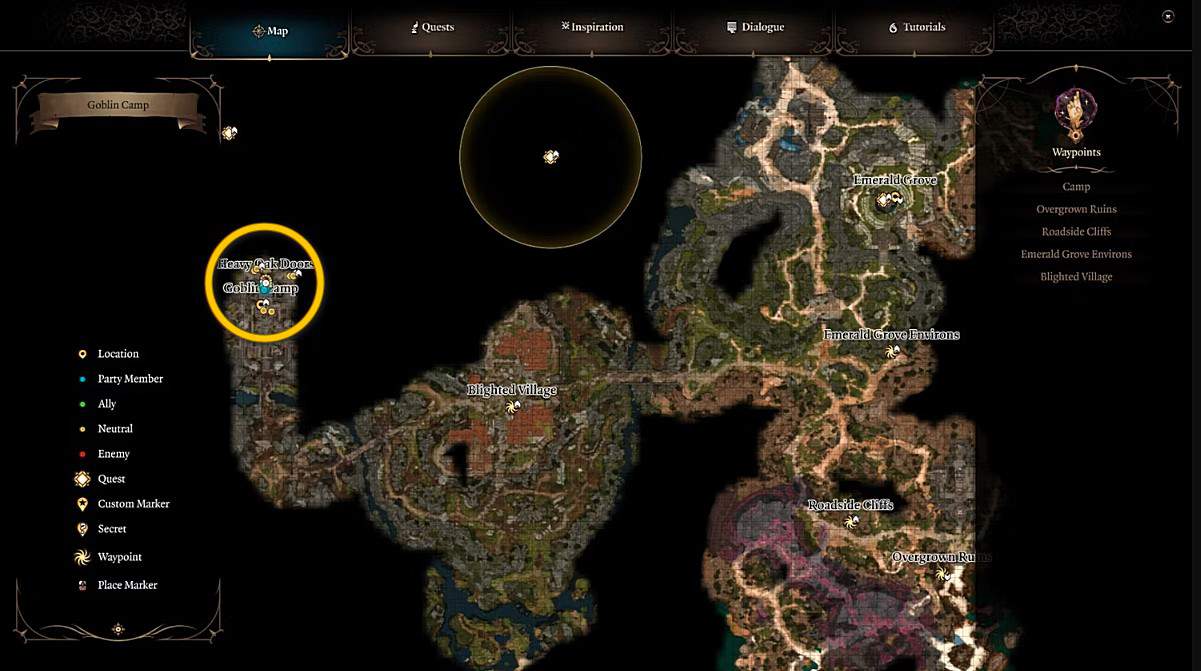Show the Dialogue tab
Image resolution: width=1201 pixels, height=671 pixels.
(x=755, y=28)
